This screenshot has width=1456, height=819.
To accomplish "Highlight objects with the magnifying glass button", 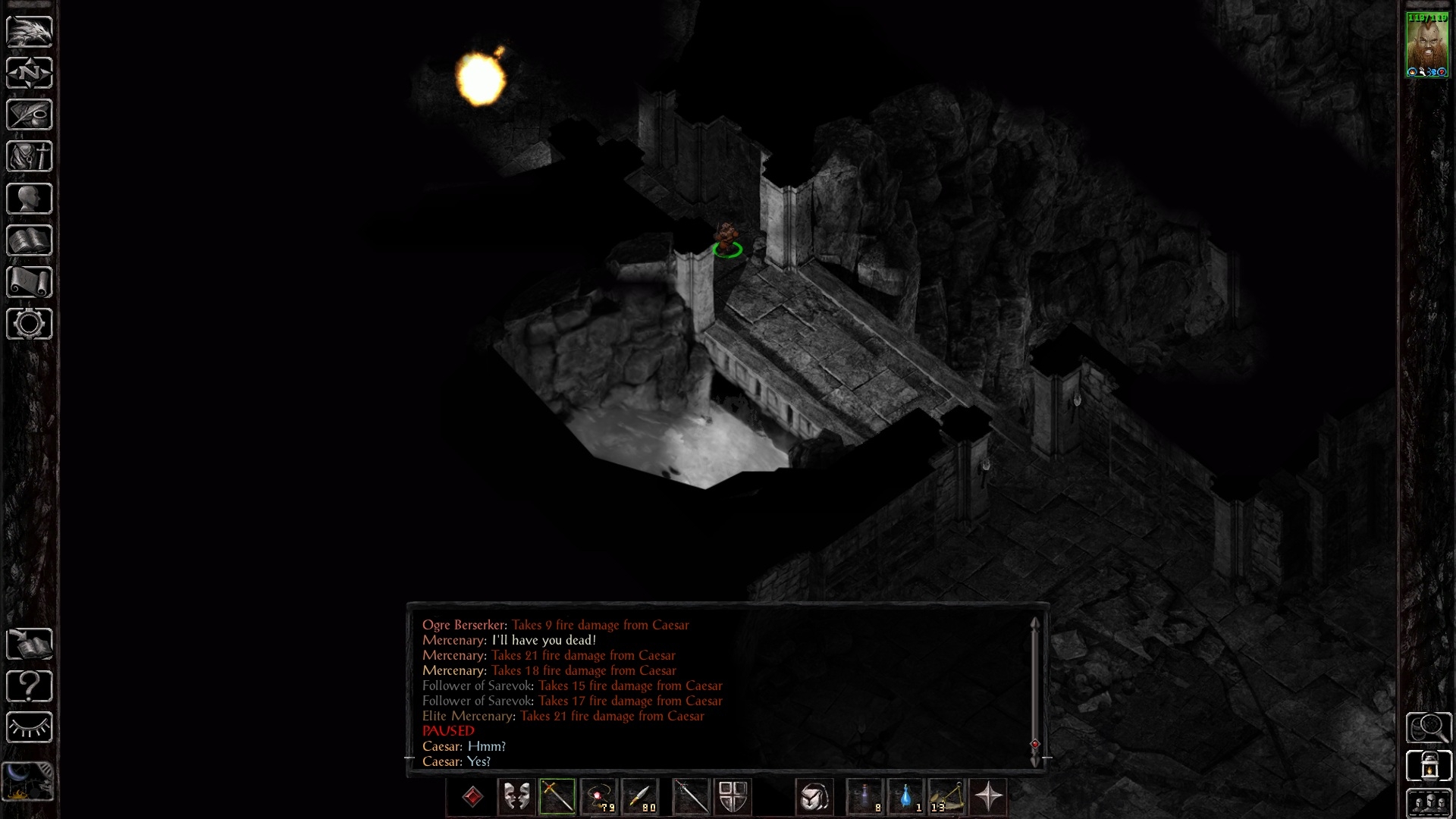I will coord(1429,728).
